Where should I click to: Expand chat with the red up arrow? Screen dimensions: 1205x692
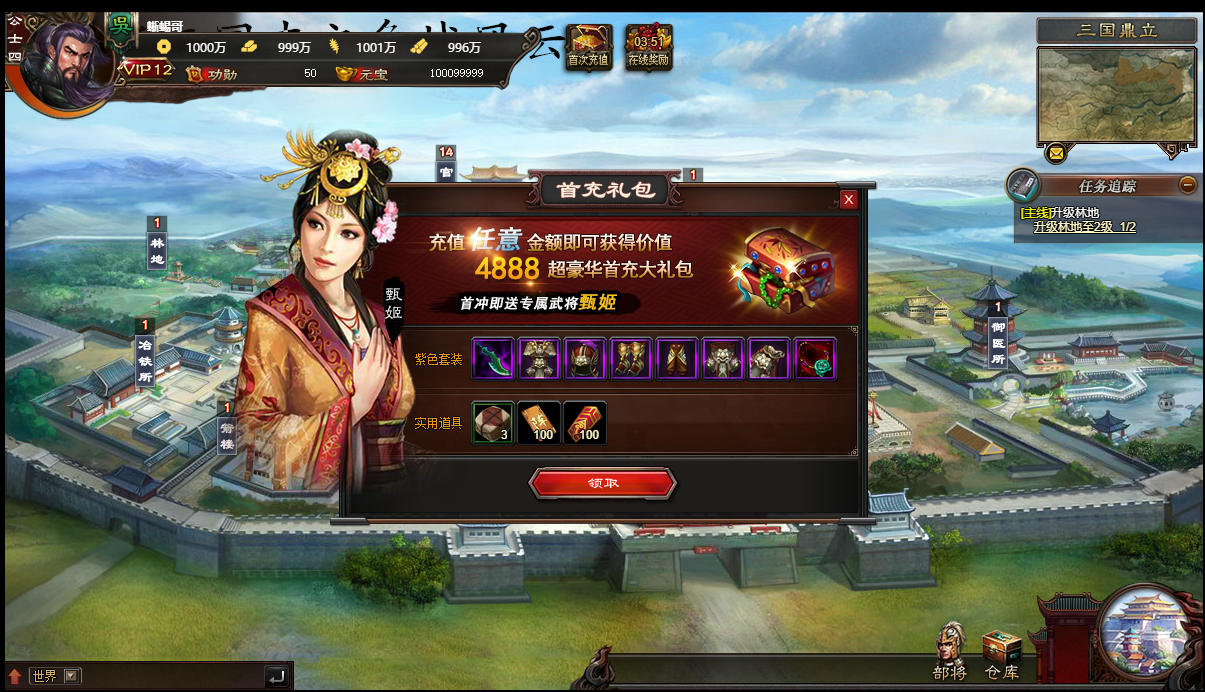(x=15, y=676)
